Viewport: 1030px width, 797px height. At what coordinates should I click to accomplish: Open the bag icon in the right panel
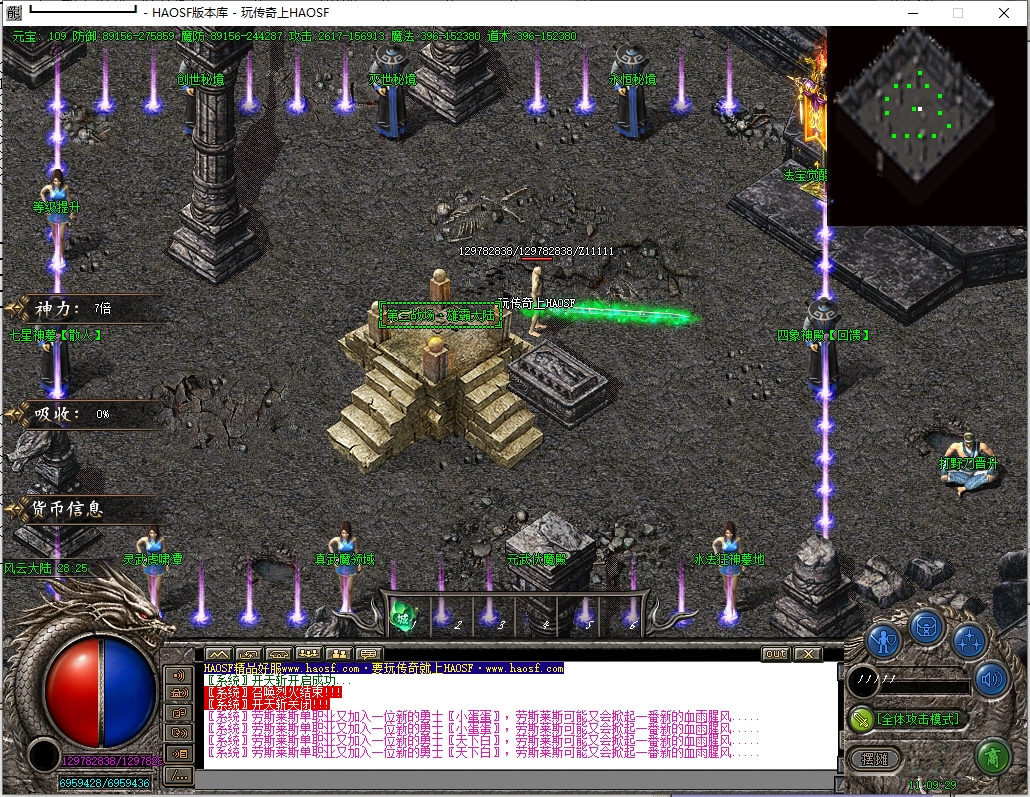927,628
